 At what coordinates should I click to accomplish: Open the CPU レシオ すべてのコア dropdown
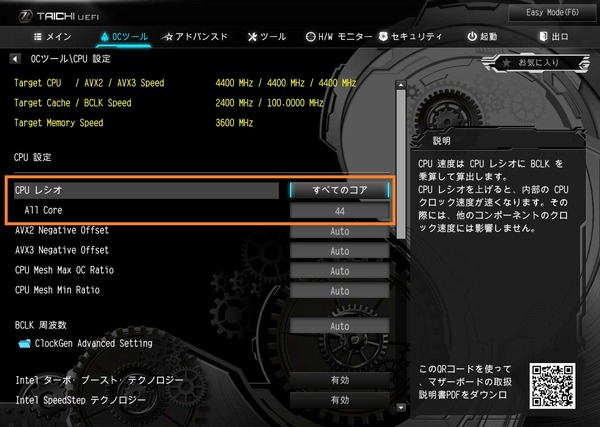[339, 189]
